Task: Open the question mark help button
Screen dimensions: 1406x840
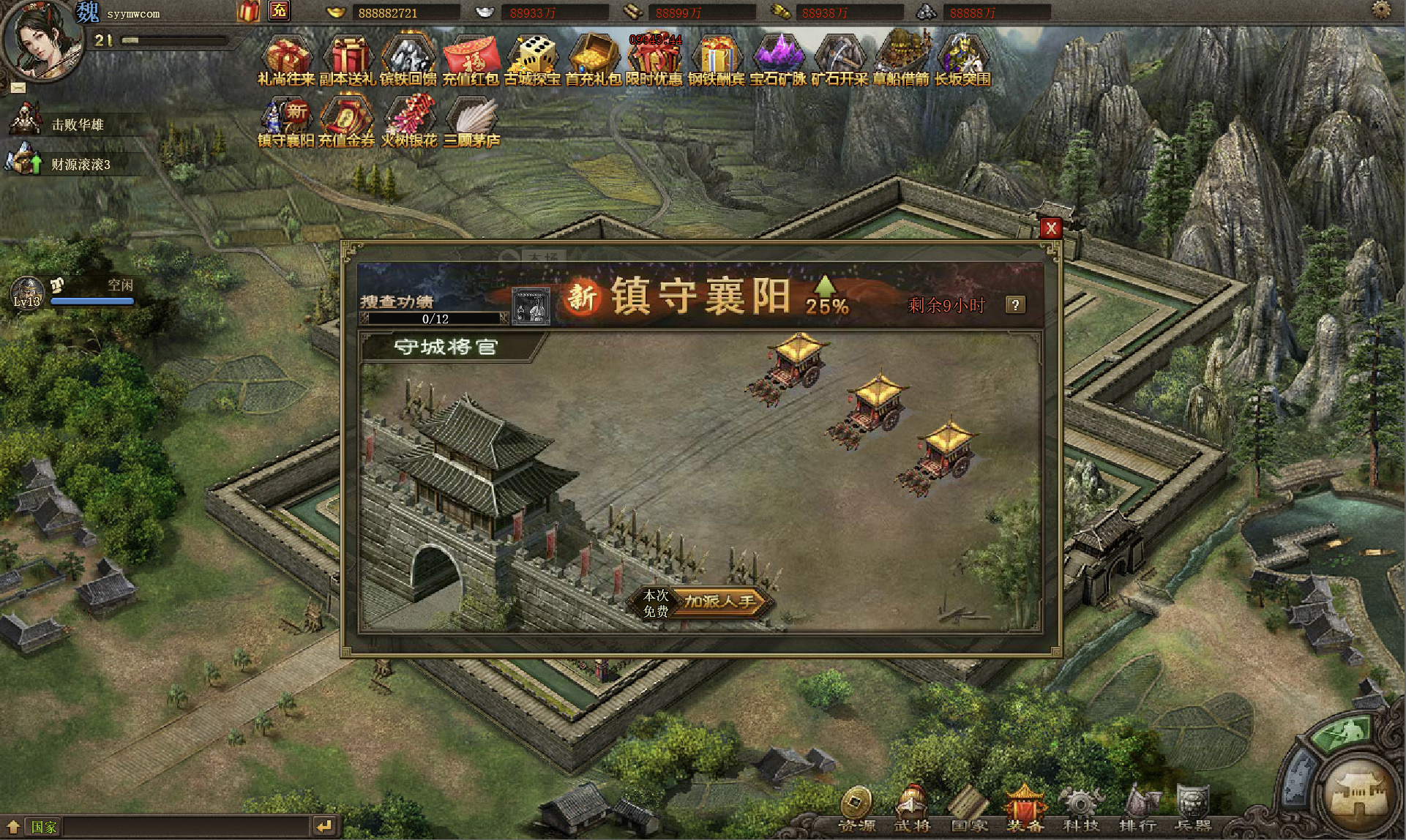Action: [x=1015, y=305]
